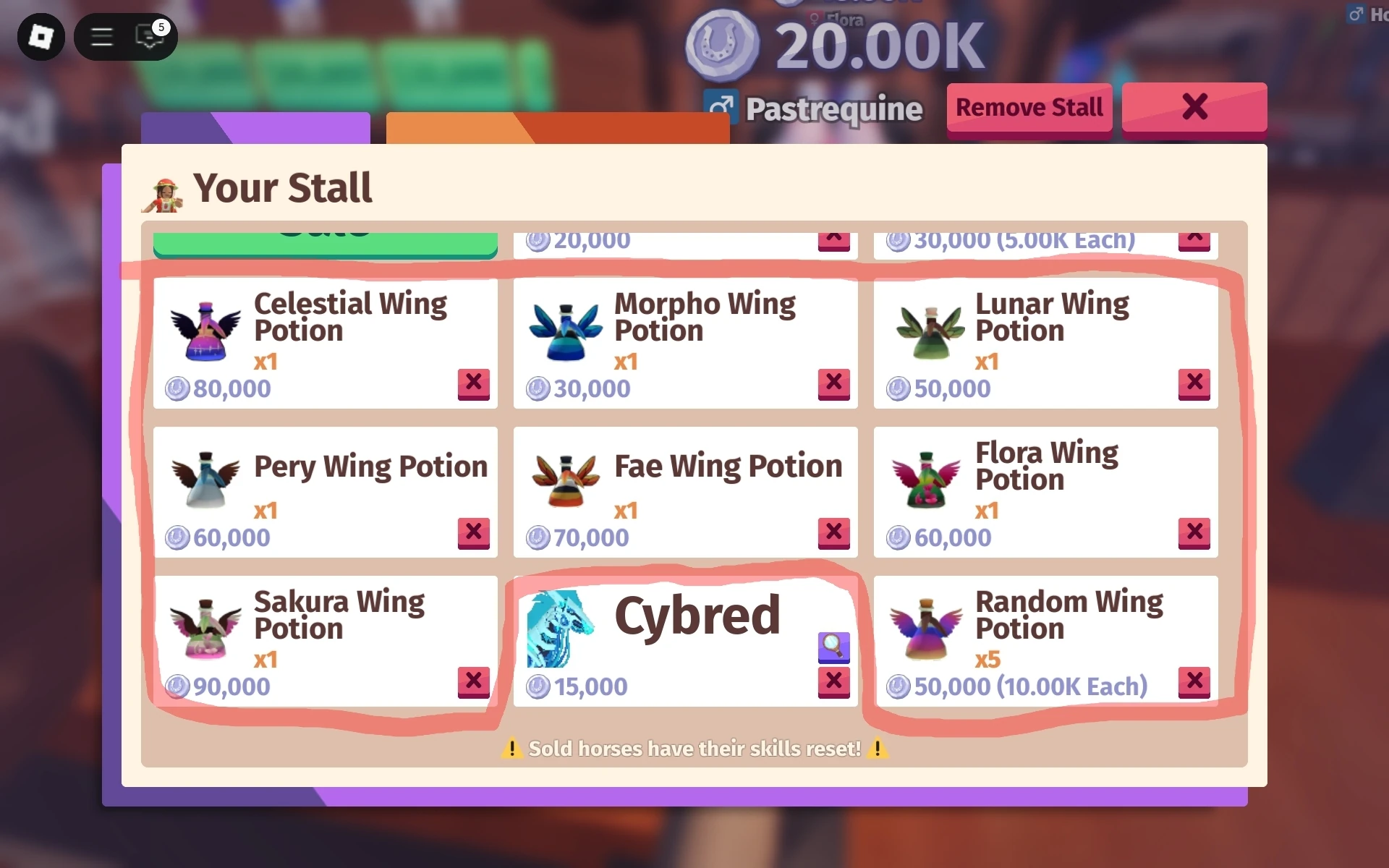Viewport: 1389px width, 868px height.
Task: Select the Fae Wing Potion thumbnail
Action: coord(566,482)
